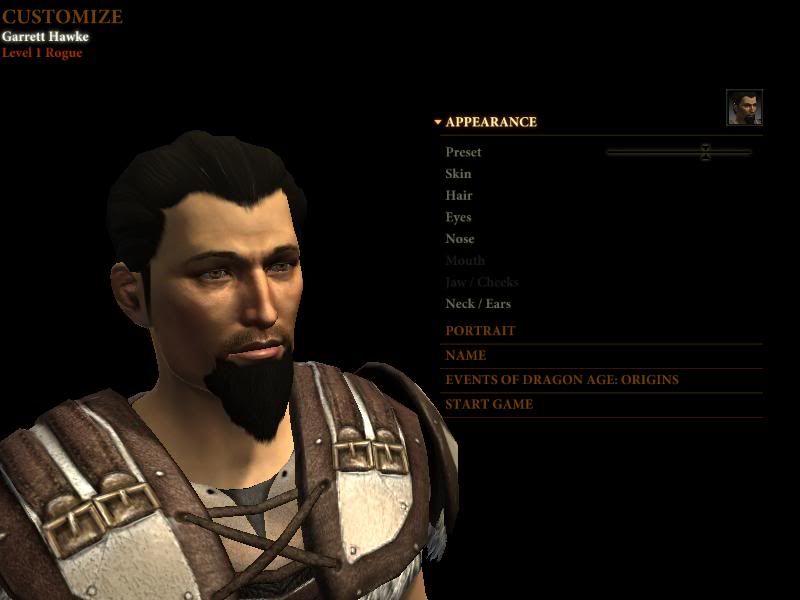Select the Hair customization entry
800x600 pixels.
(459, 196)
